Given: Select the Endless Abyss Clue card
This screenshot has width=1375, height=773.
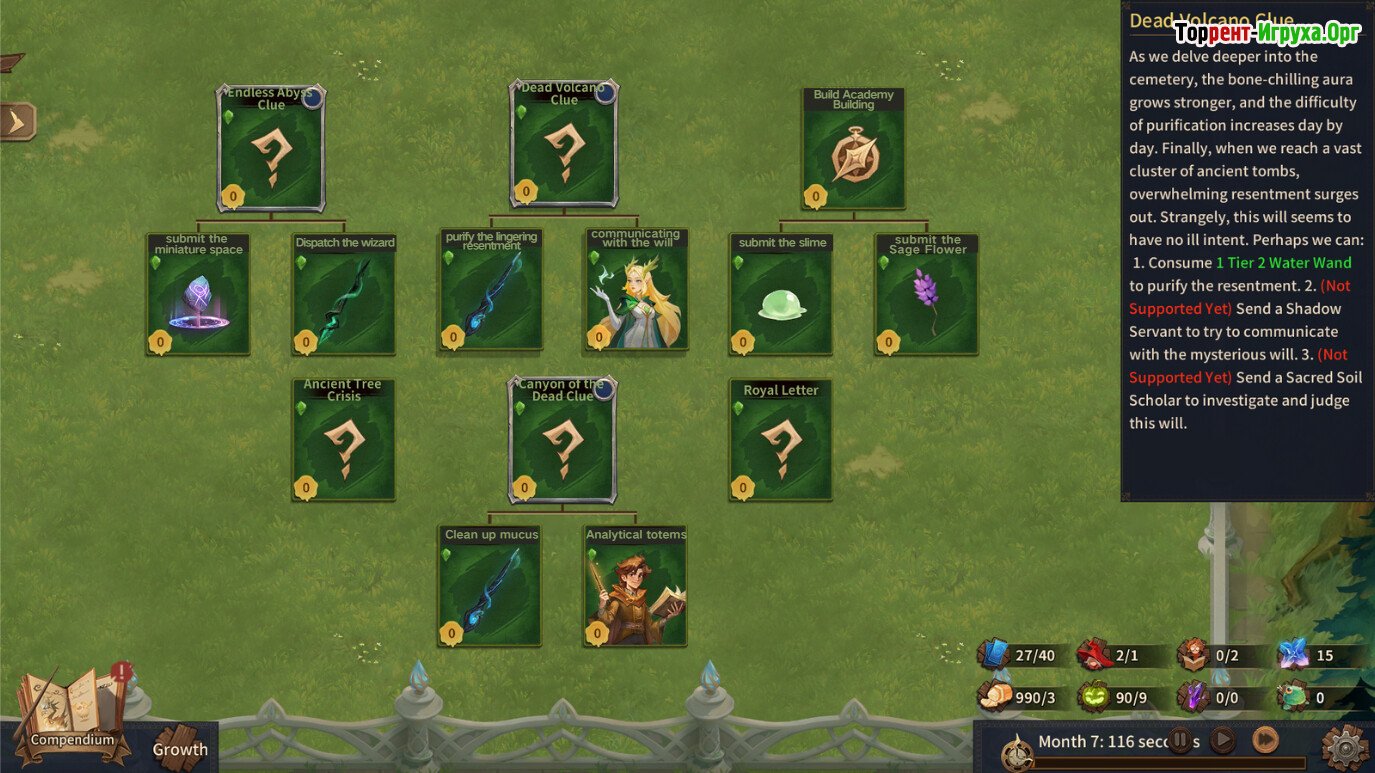Looking at the screenshot, I should point(271,148).
